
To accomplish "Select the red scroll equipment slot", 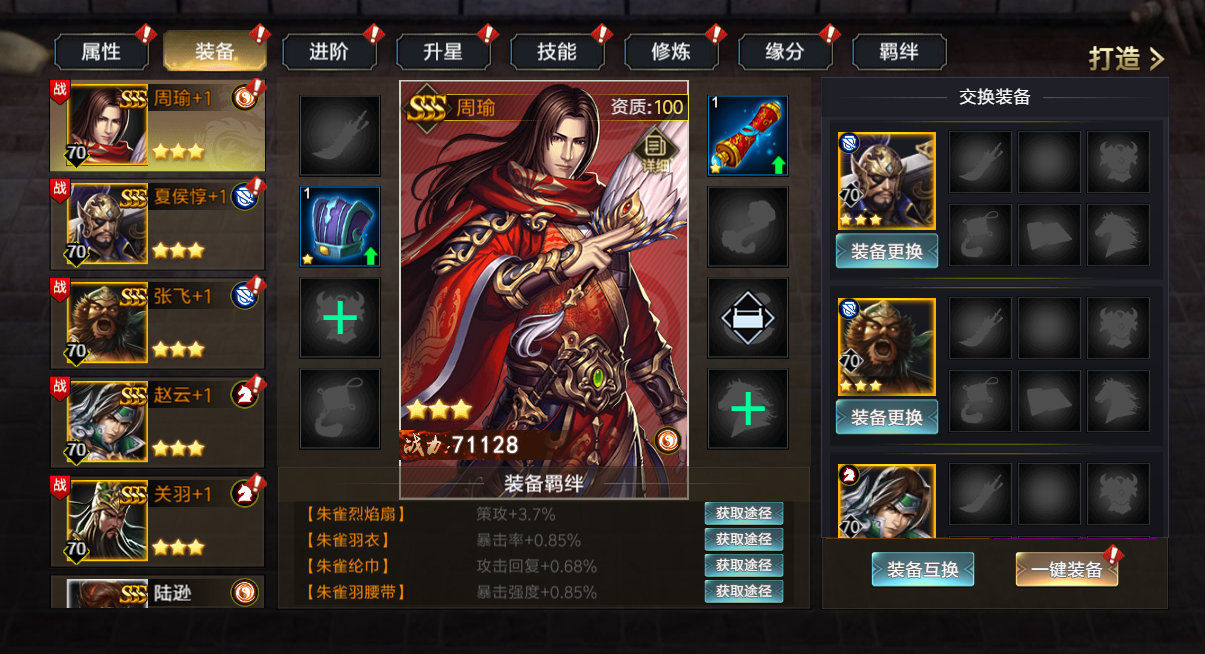I will (x=748, y=136).
